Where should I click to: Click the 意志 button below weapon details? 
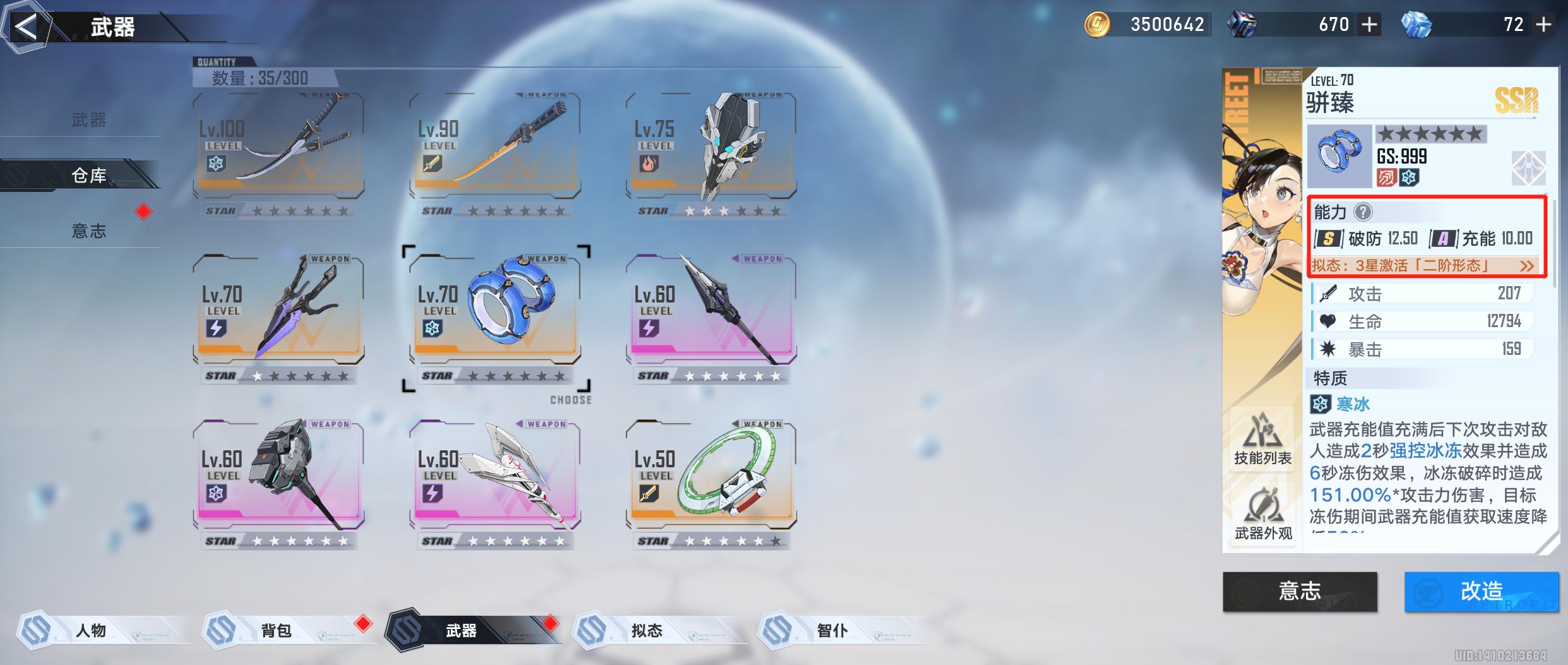point(1300,591)
